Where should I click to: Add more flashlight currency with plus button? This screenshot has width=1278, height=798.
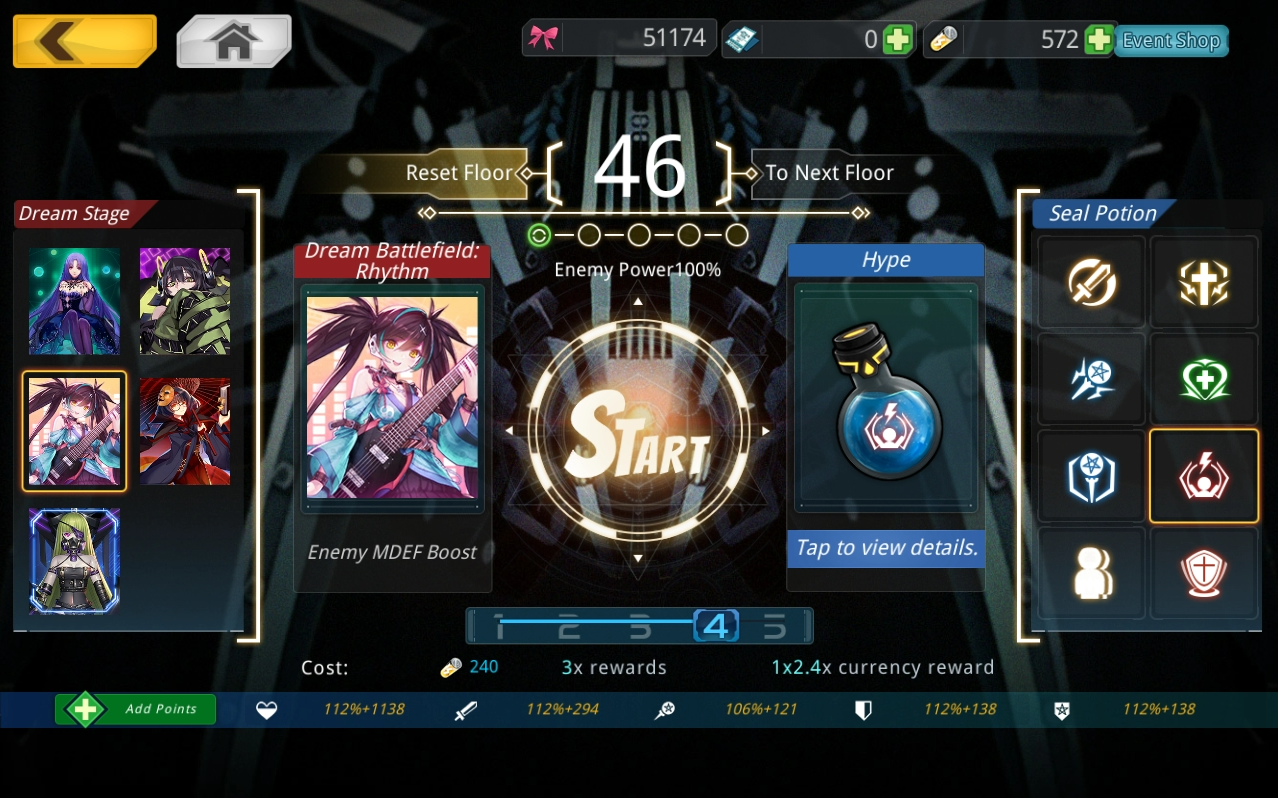(x=1099, y=40)
